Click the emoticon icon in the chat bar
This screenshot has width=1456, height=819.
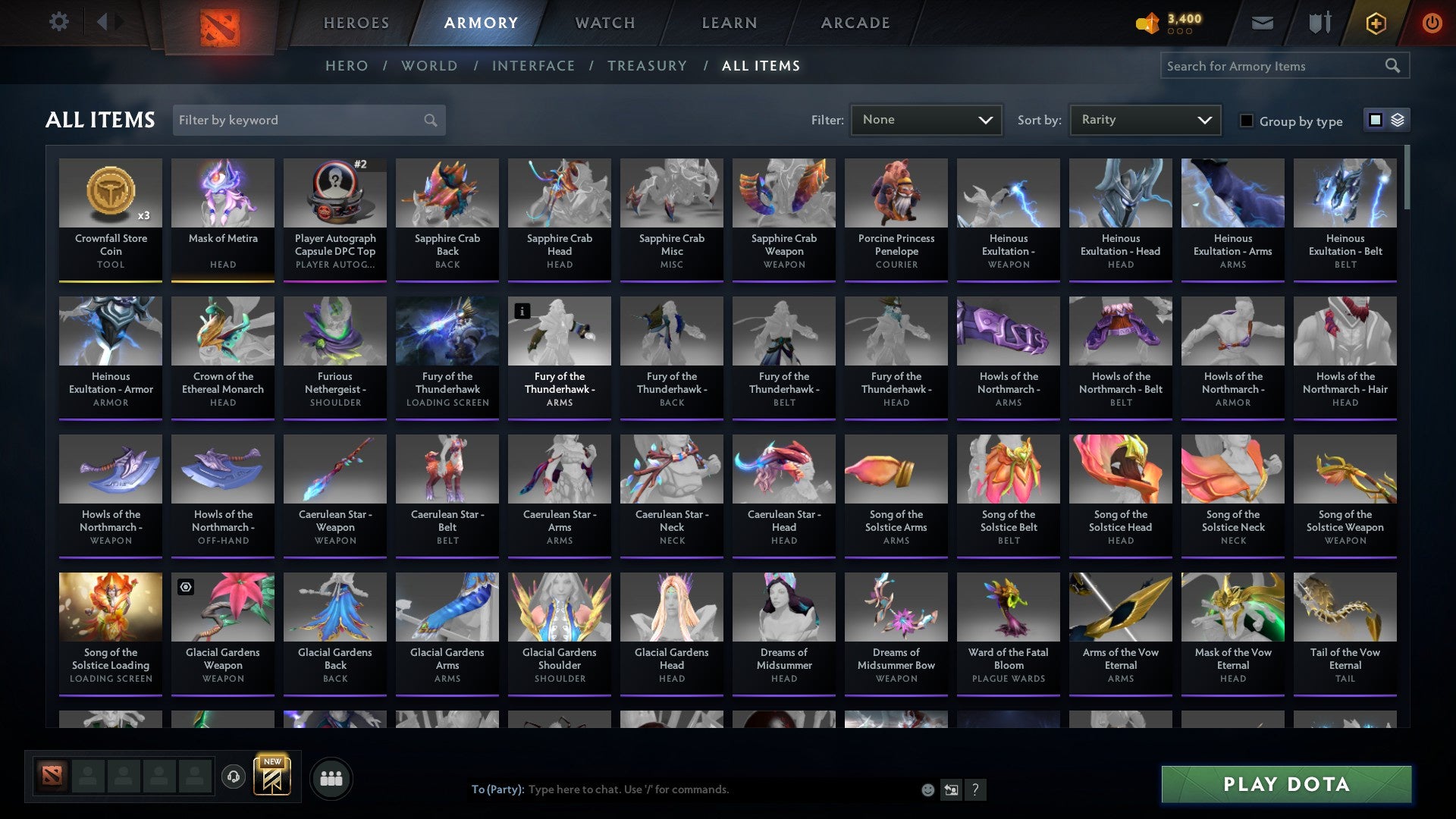coord(927,789)
